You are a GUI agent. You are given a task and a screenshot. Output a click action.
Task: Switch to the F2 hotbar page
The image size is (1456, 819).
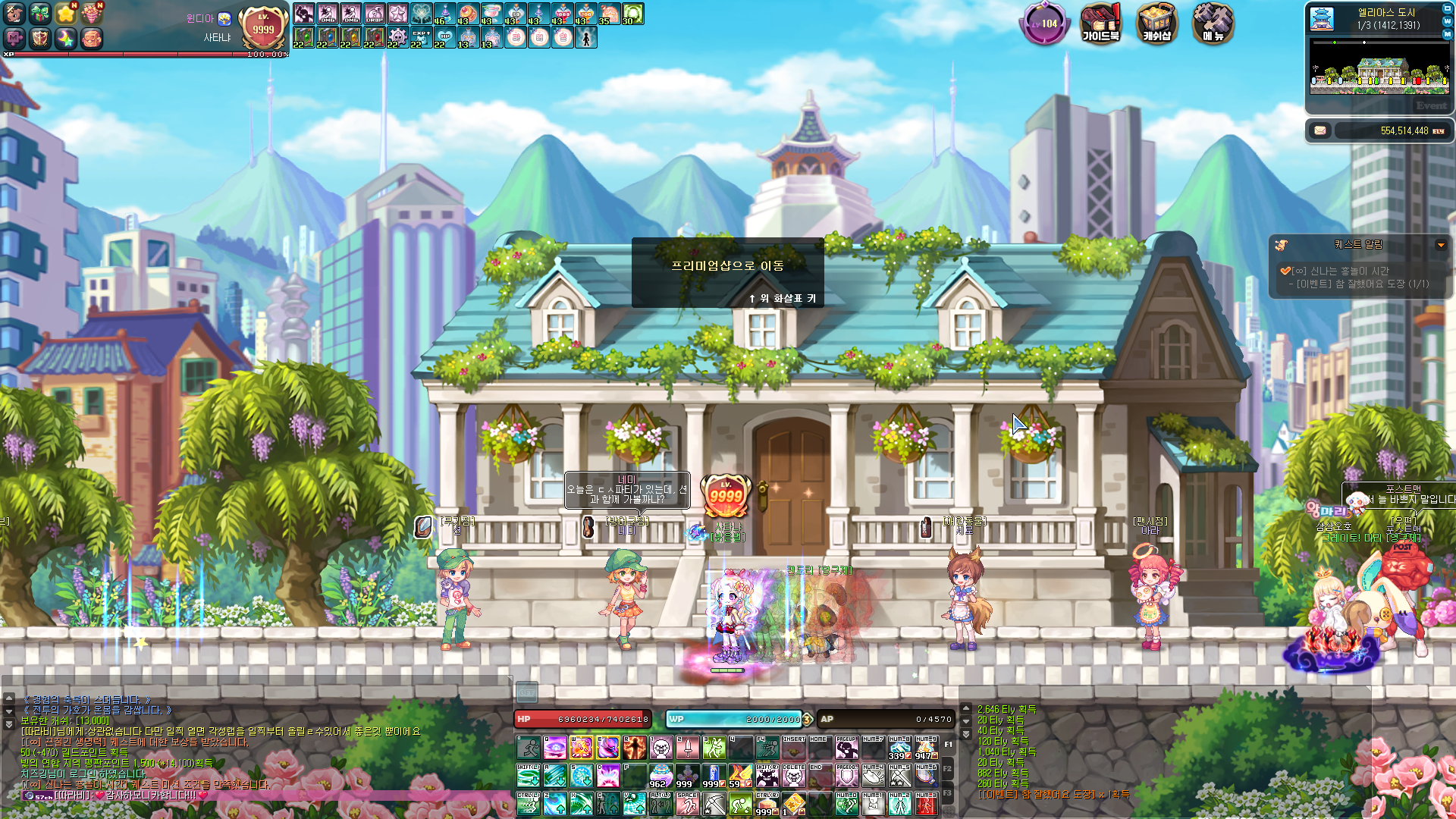pyautogui.click(x=948, y=769)
